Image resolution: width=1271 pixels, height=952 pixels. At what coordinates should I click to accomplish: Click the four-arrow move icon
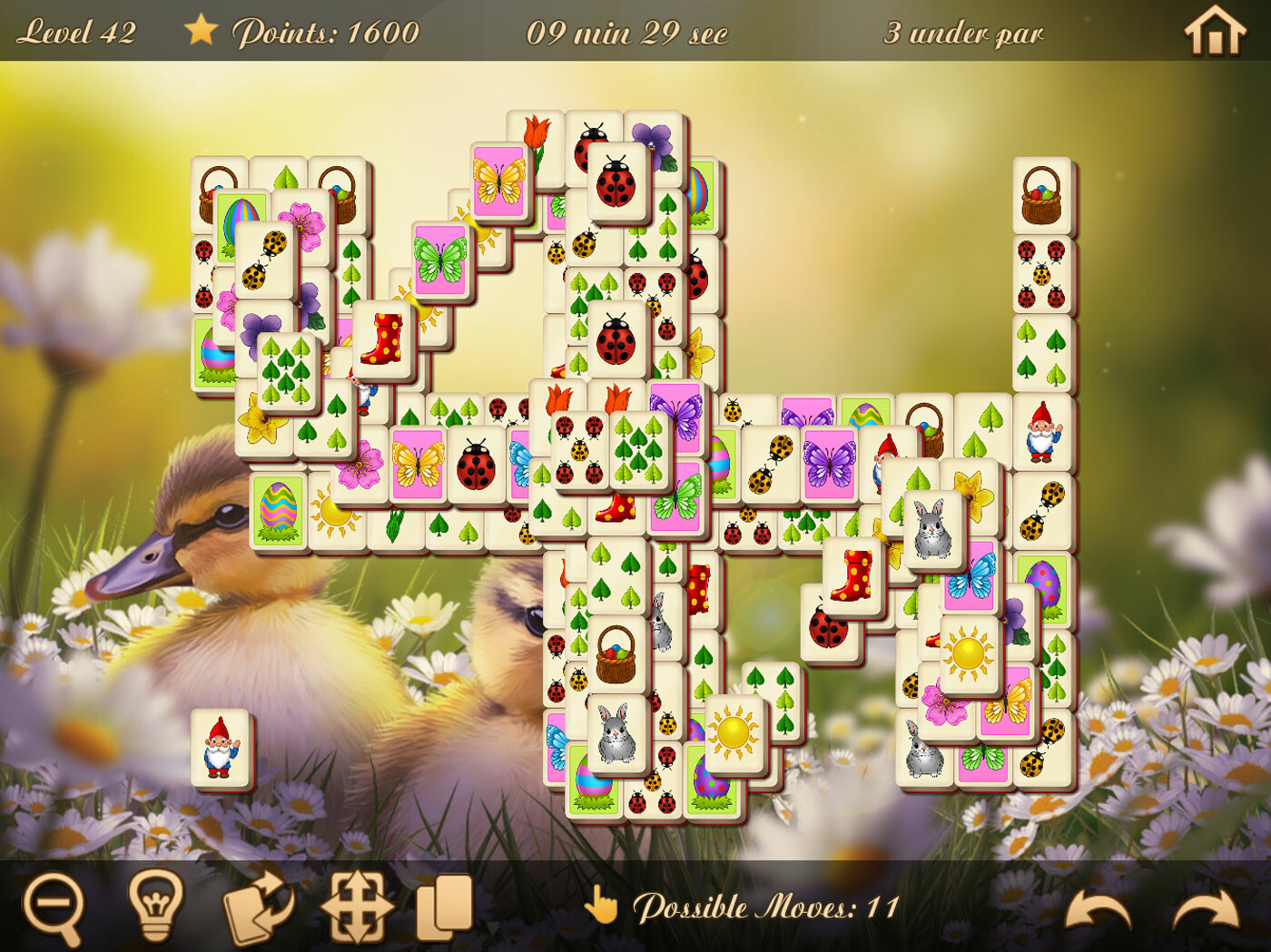tap(356, 905)
